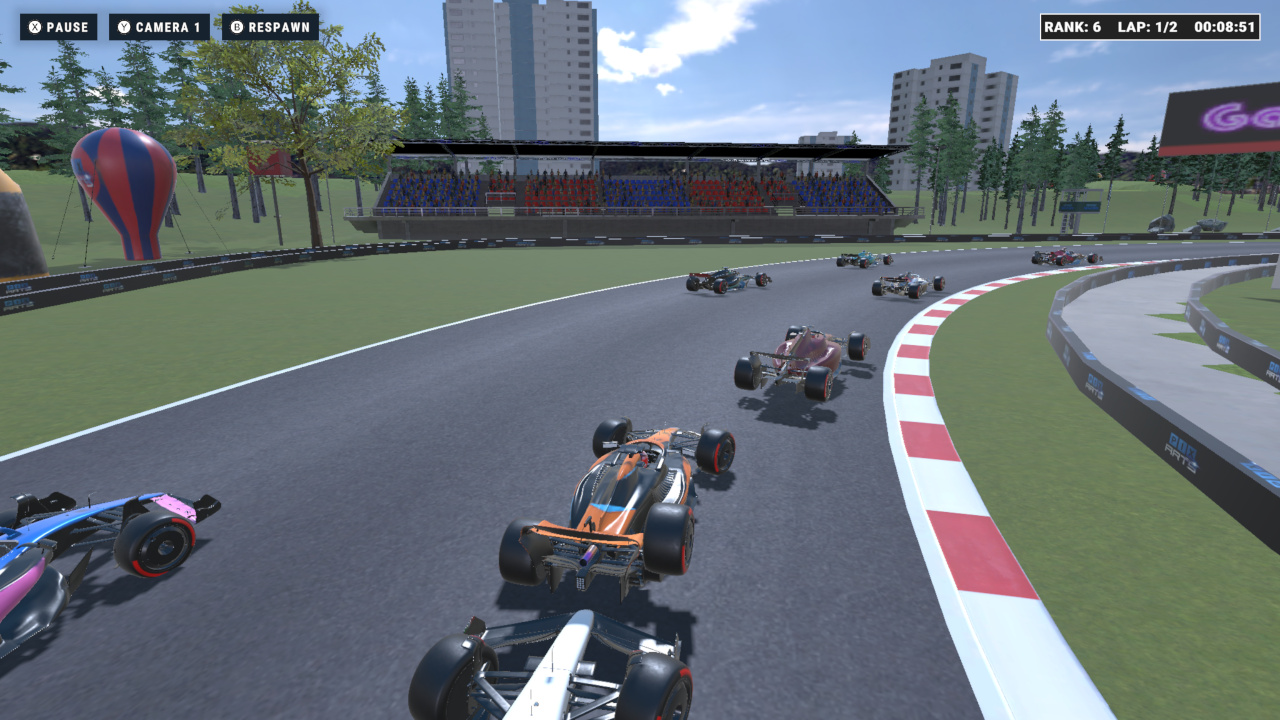Viewport: 1280px width, 720px height.
Task: Toggle the RESPAWN option
Action: tap(269, 27)
